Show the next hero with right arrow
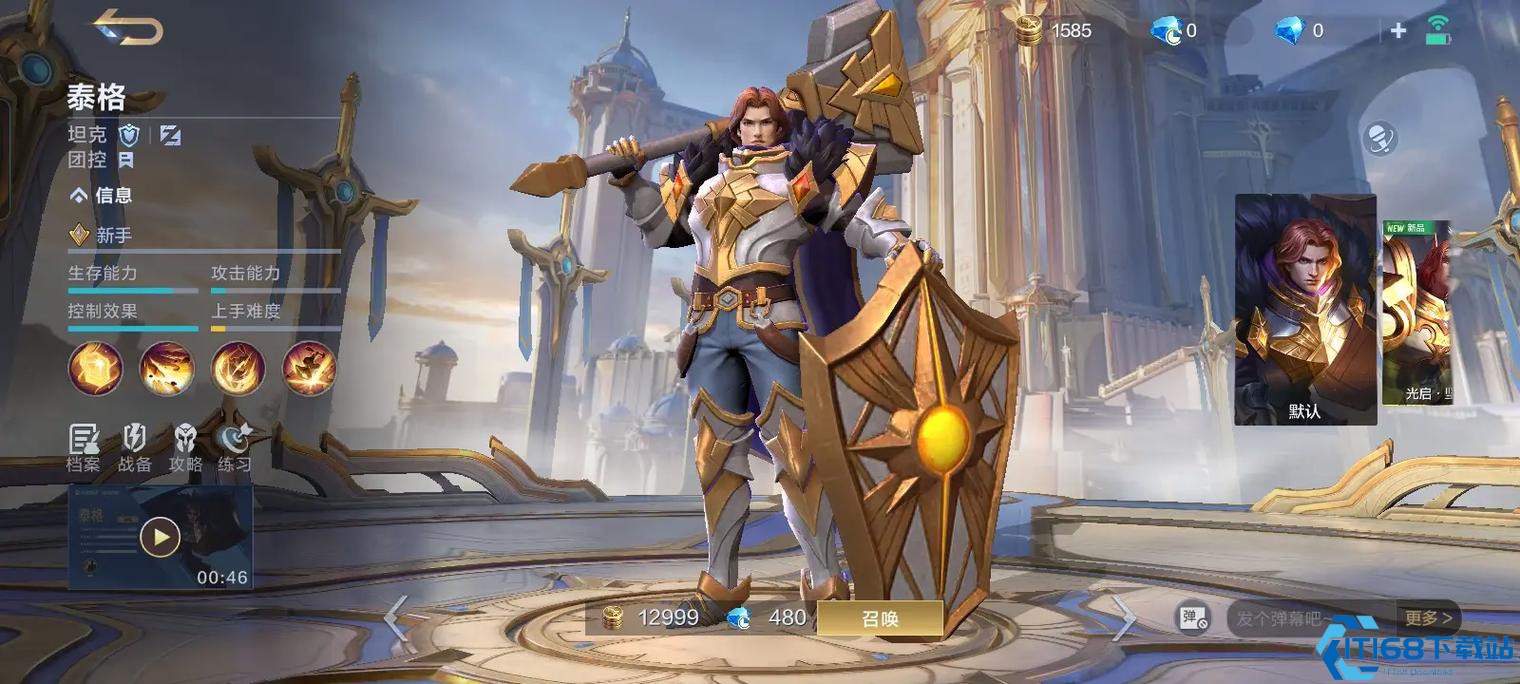The height and width of the screenshot is (684, 1520). tap(1124, 618)
